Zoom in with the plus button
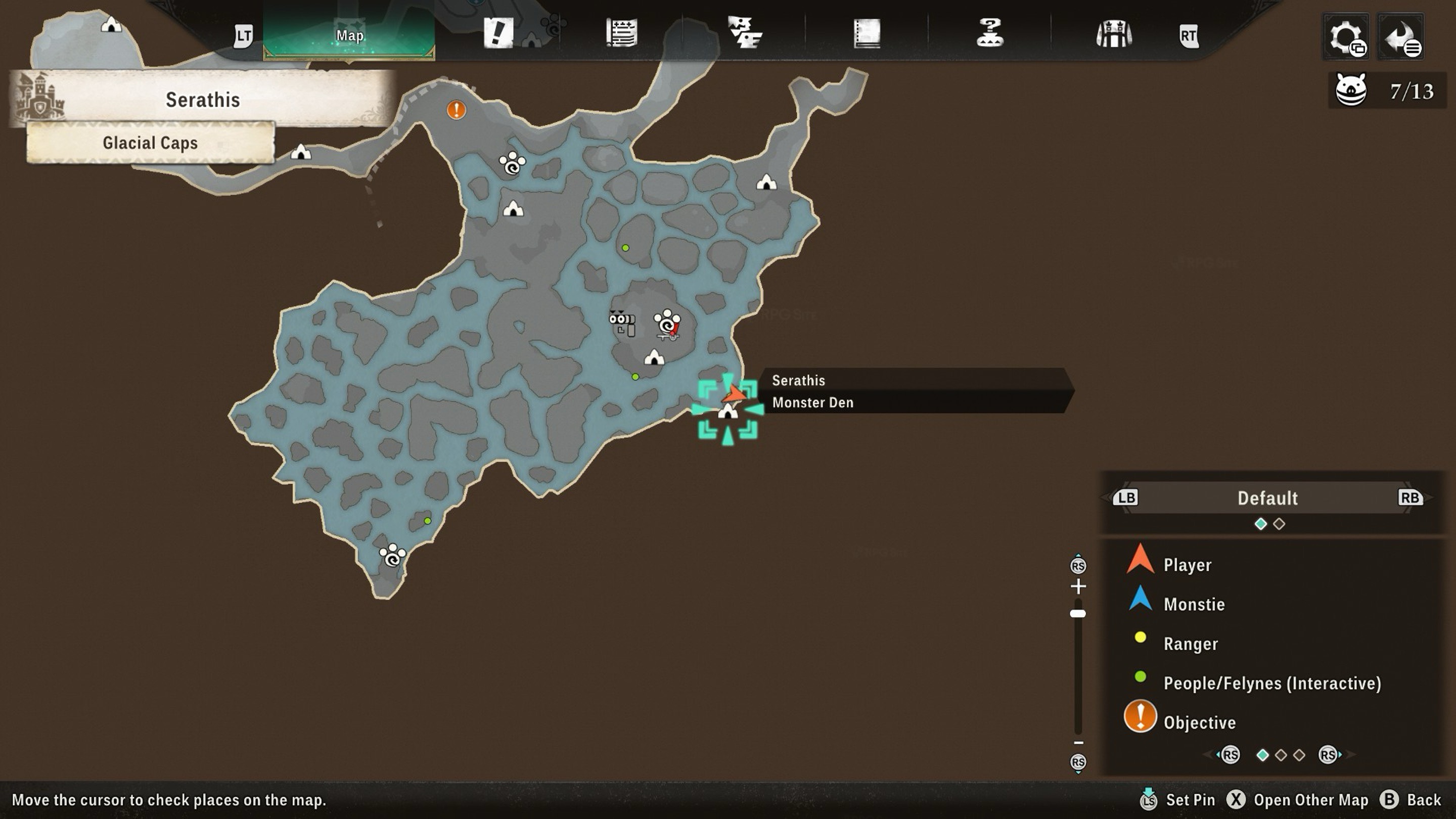The width and height of the screenshot is (1456, 819). pyautogui.click(x=1078, y=586)
